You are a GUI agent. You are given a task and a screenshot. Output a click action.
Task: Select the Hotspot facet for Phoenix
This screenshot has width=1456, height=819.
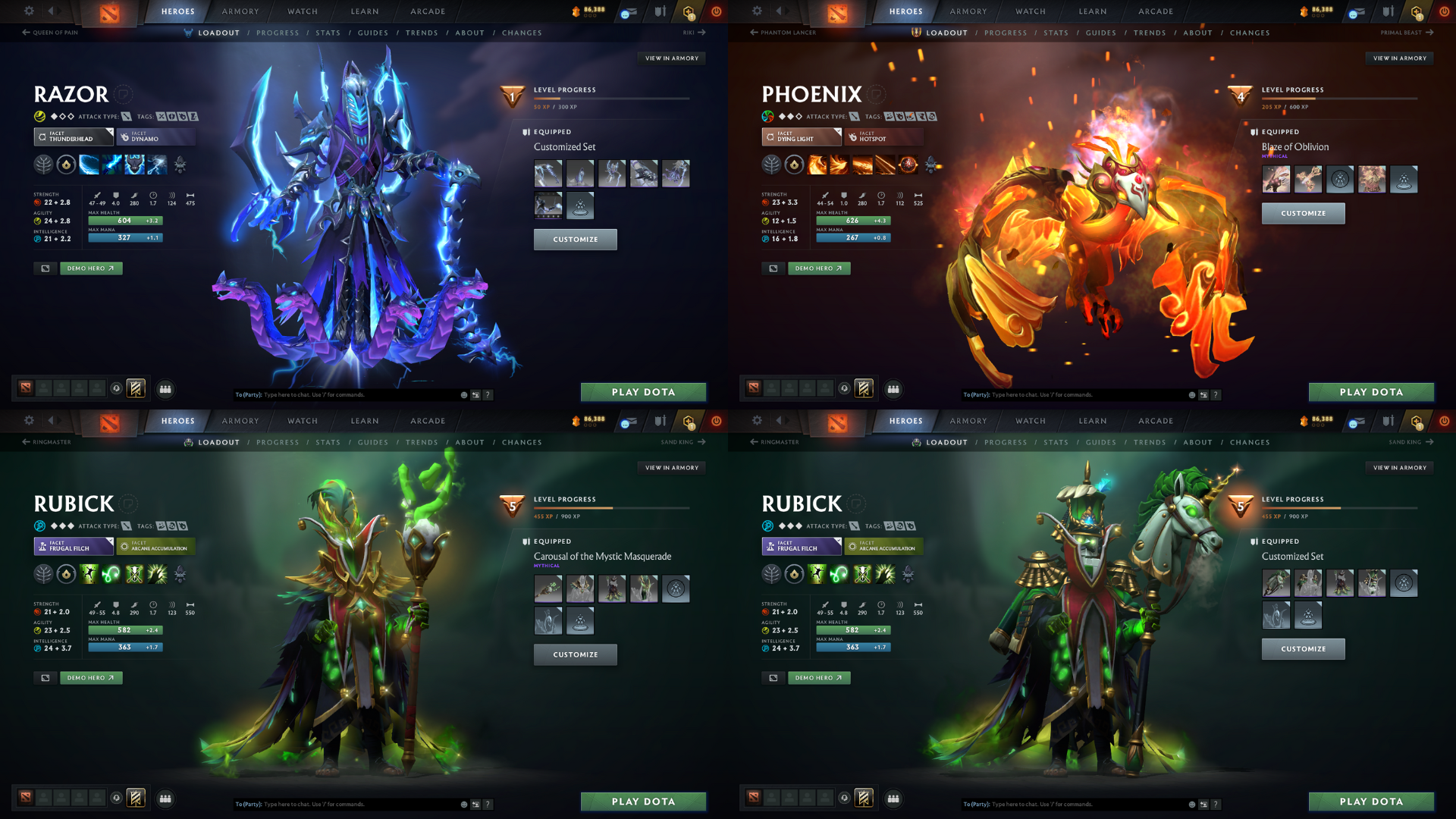click(883, 137)
